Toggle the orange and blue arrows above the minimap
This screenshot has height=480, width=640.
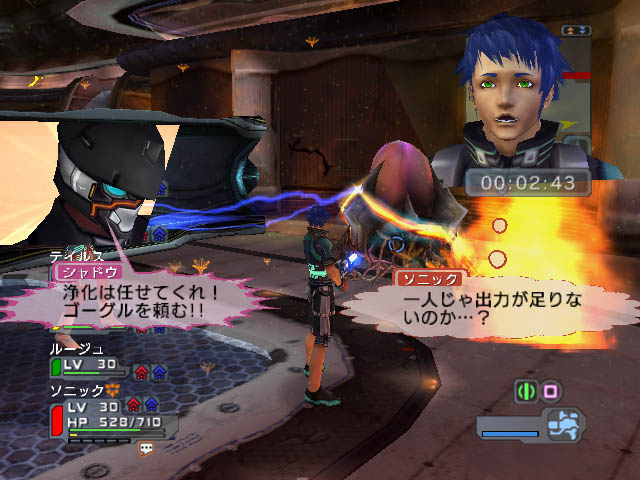[x=576, y=31]
